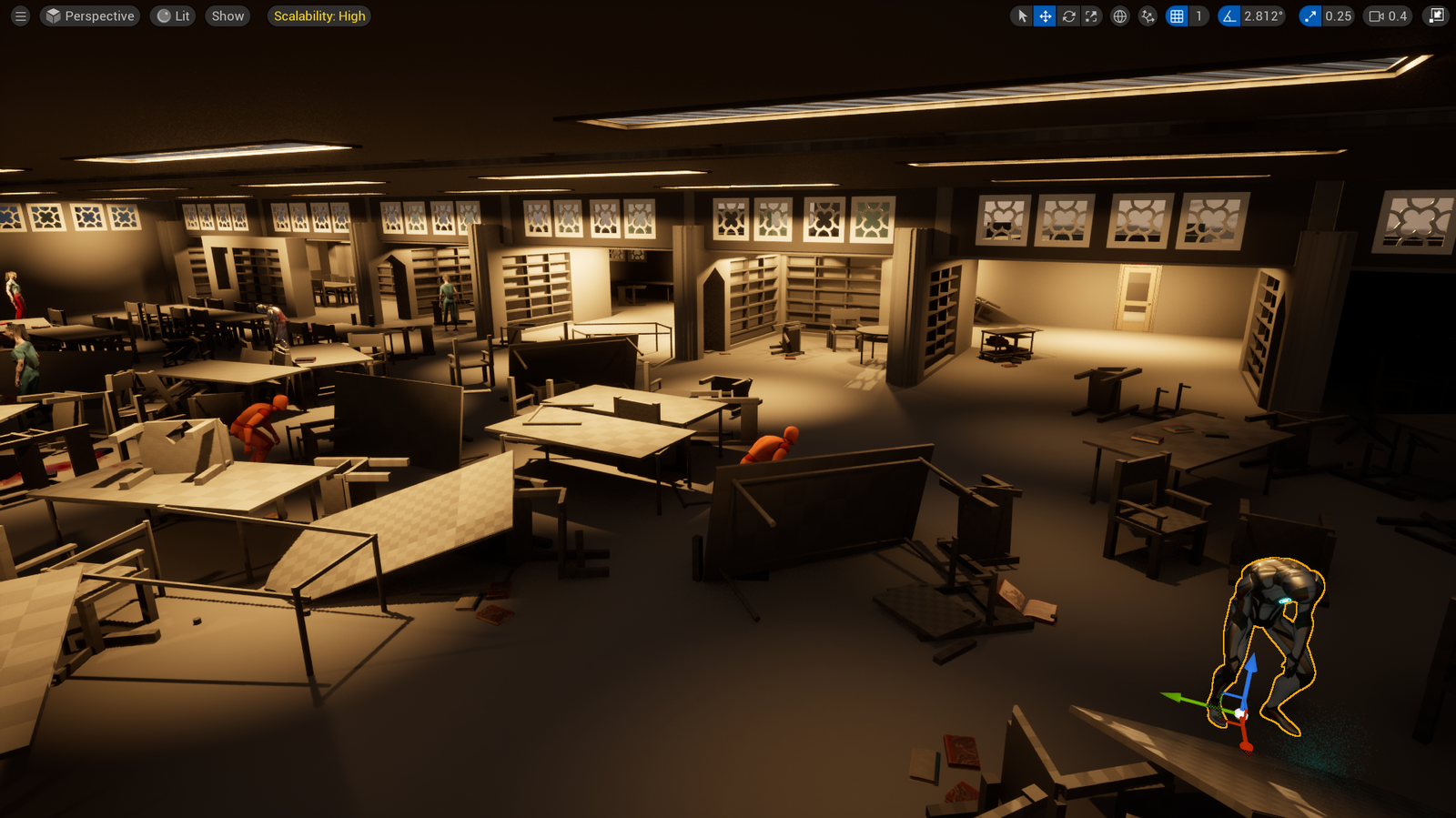
Task: Click the camera speed icon
Action: click(x=1376, y=15)
